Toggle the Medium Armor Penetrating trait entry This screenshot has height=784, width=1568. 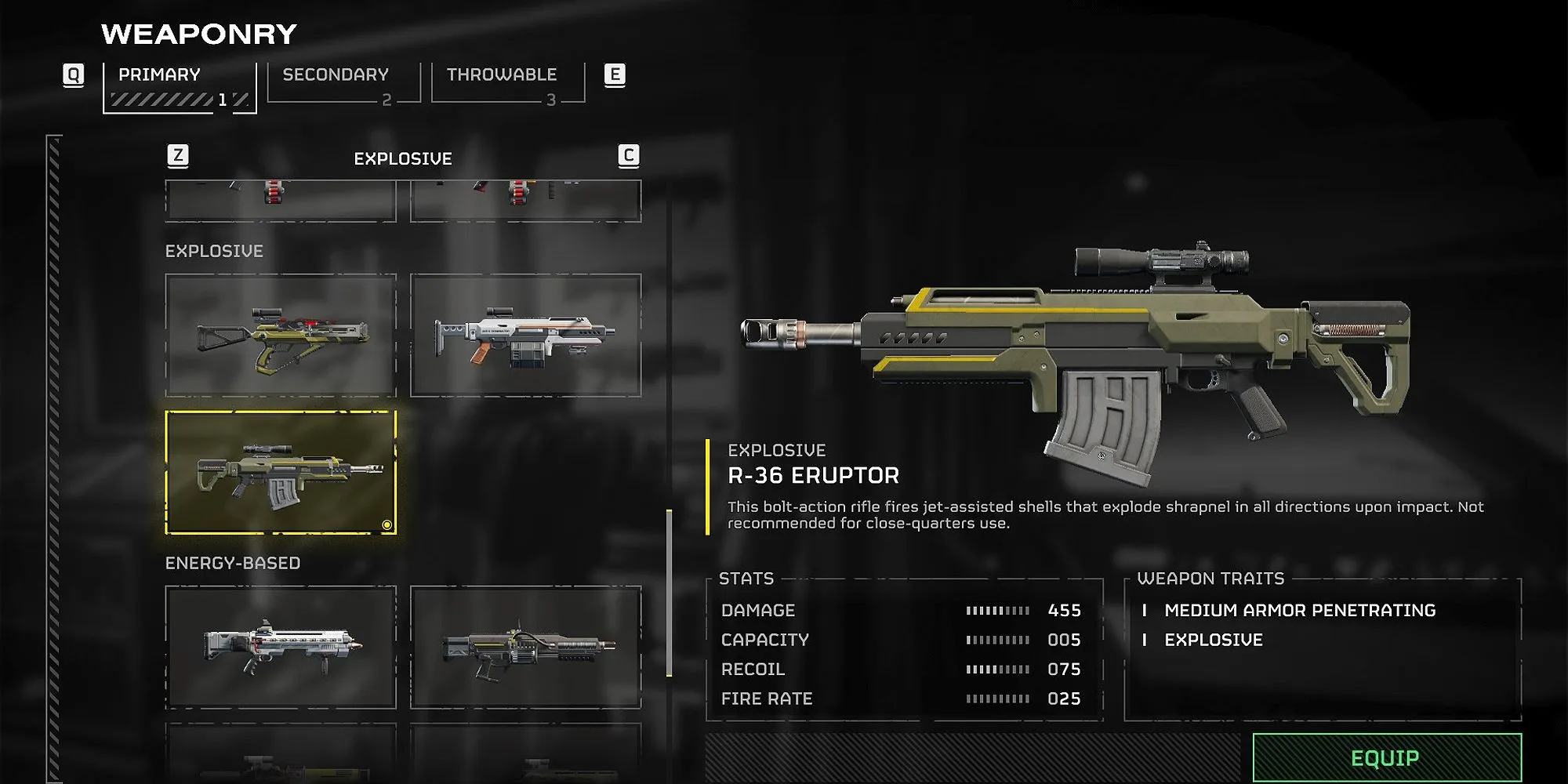point(1301,610)
